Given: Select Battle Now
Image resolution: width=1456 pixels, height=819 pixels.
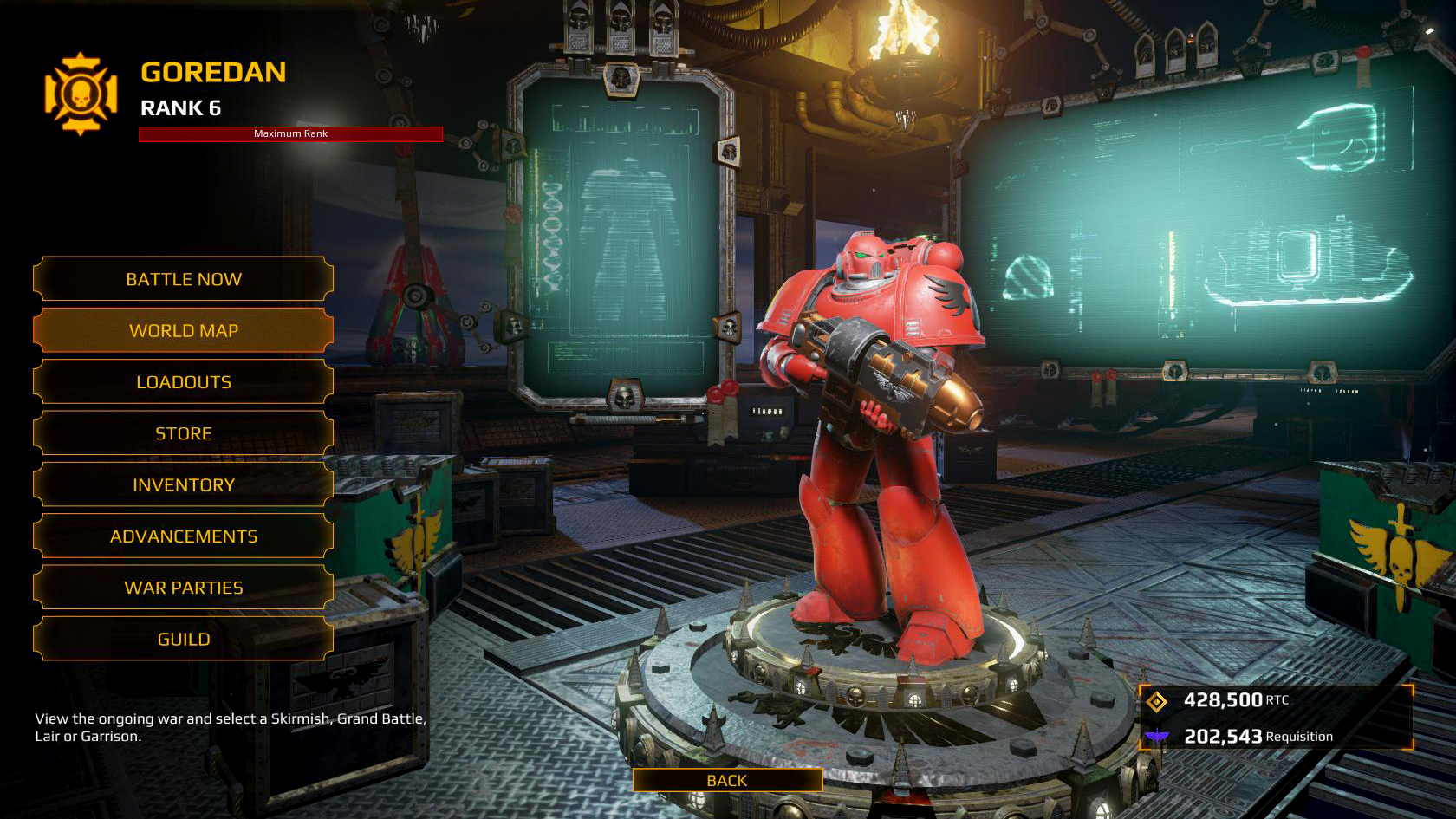Looking at the screenshot, I should click(183, 279).
